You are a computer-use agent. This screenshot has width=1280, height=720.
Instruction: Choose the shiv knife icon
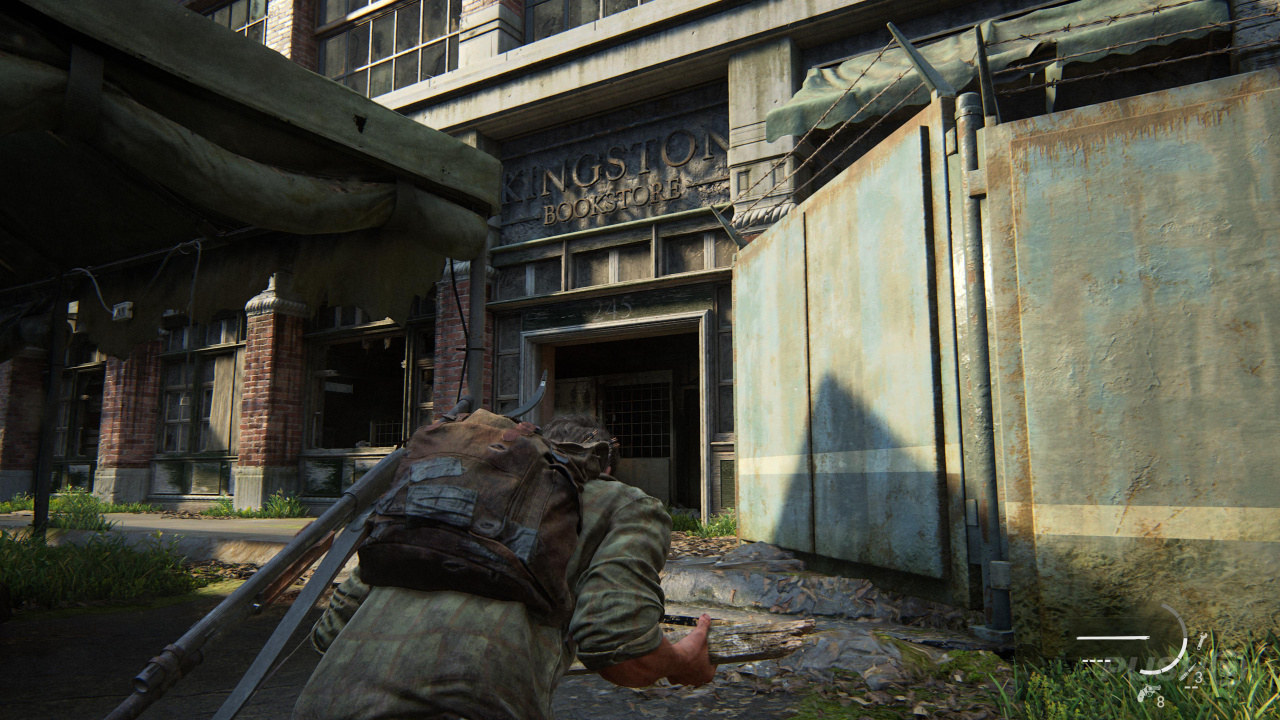click(1187, 673)
